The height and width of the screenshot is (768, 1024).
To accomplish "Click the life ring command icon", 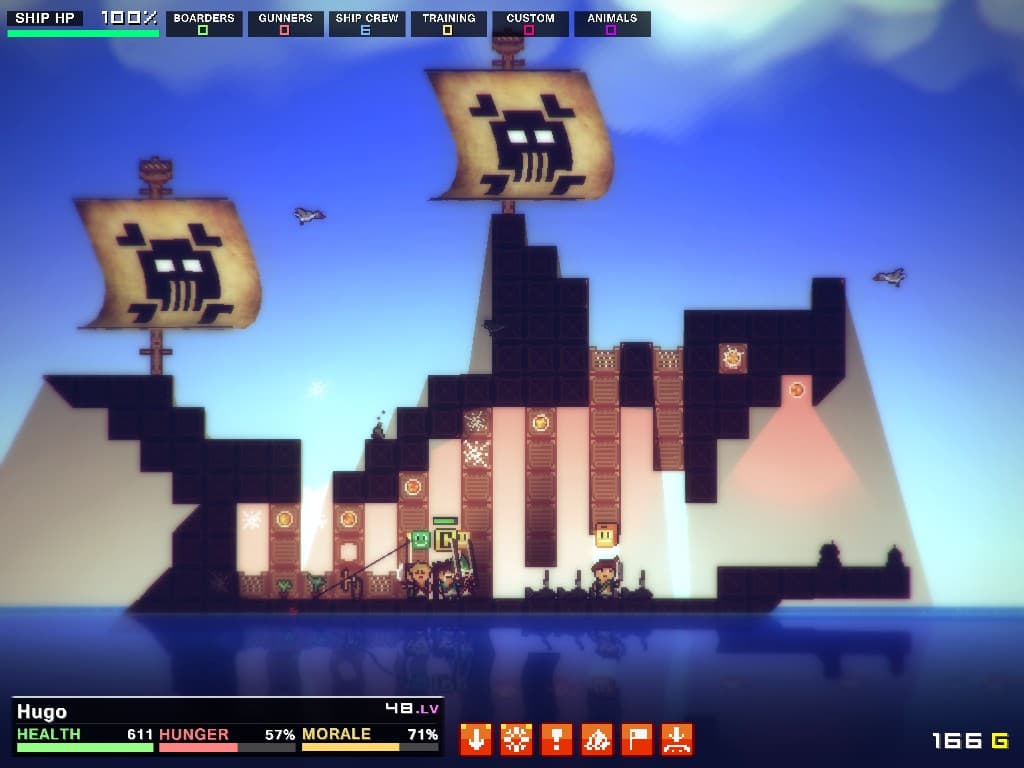I will point(516,739).
